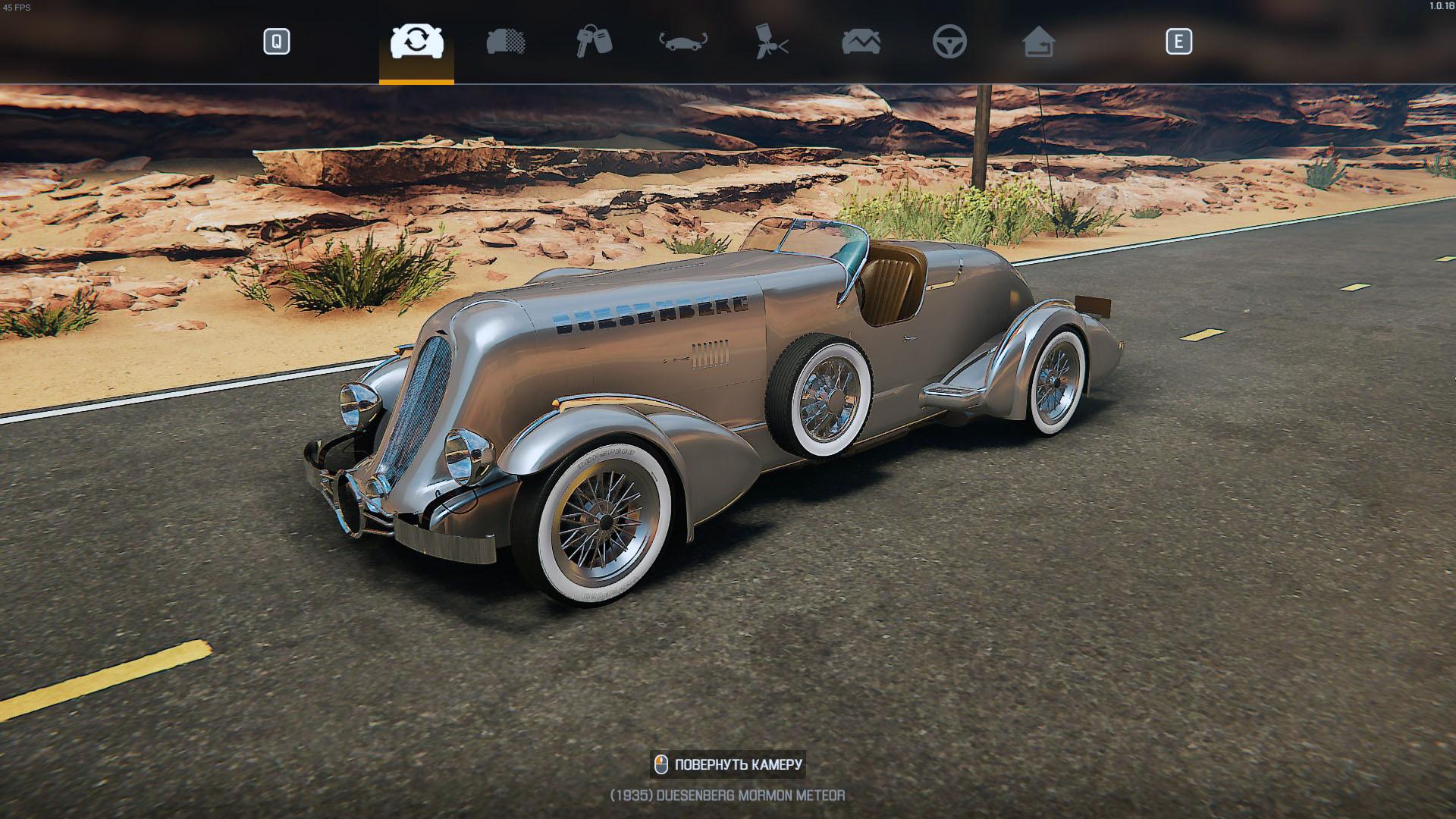Click the house with return arrow icon
Image resolution: width=1456 pixels, height=819 pixels.
[x=1038, y=42]
